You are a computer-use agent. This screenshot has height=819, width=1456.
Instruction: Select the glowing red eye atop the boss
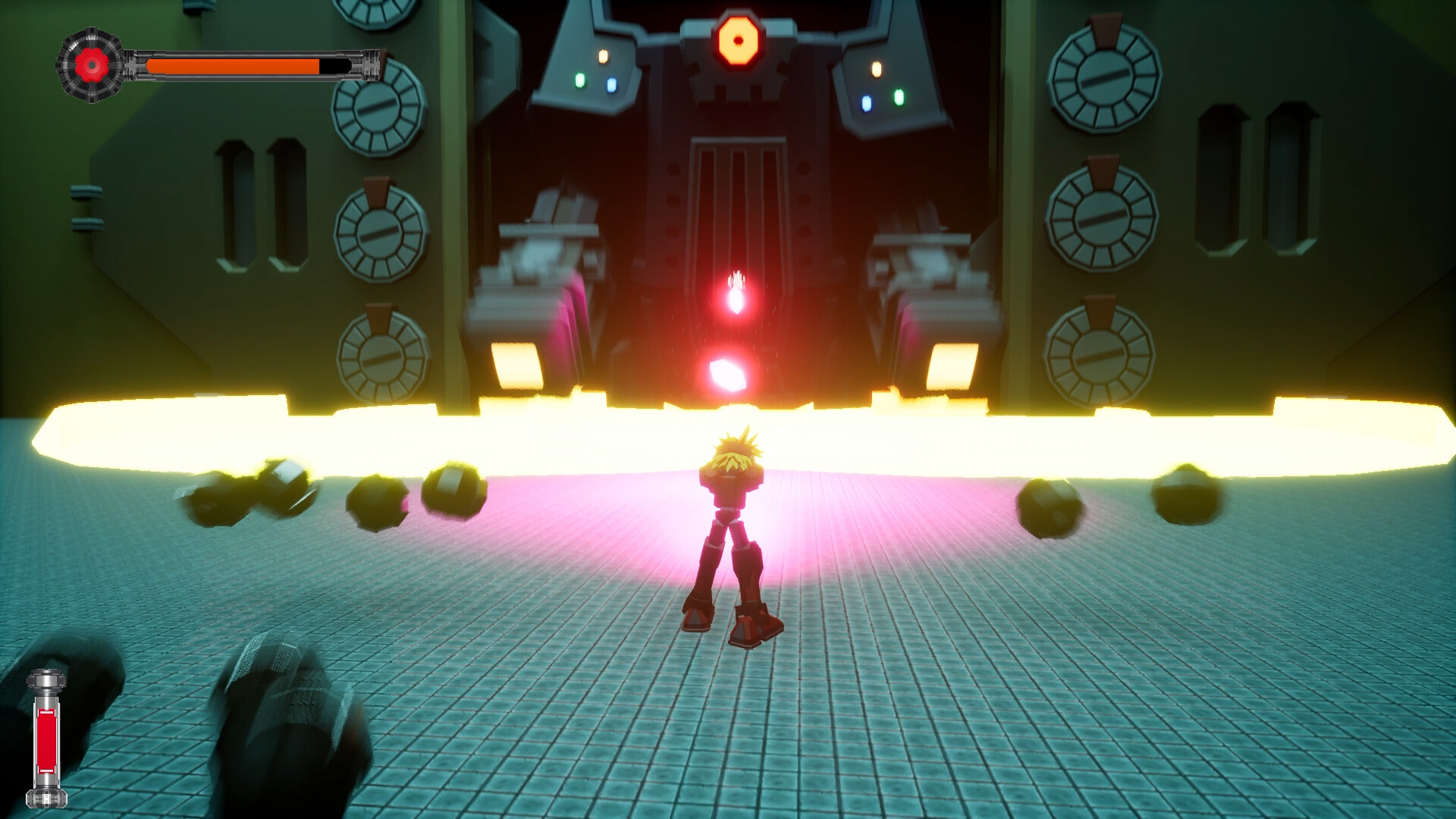(x=737, y=39)
